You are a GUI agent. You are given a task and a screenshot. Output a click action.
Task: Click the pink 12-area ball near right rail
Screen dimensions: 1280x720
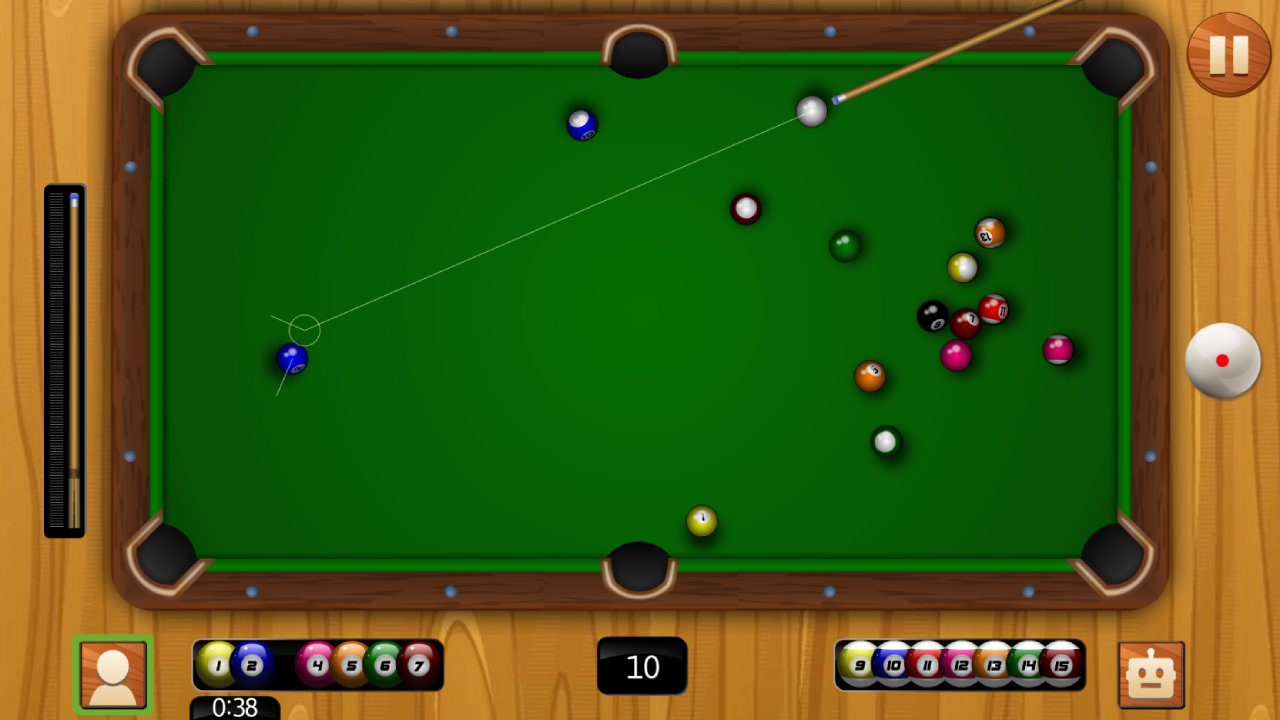[x=1057, y=350]
